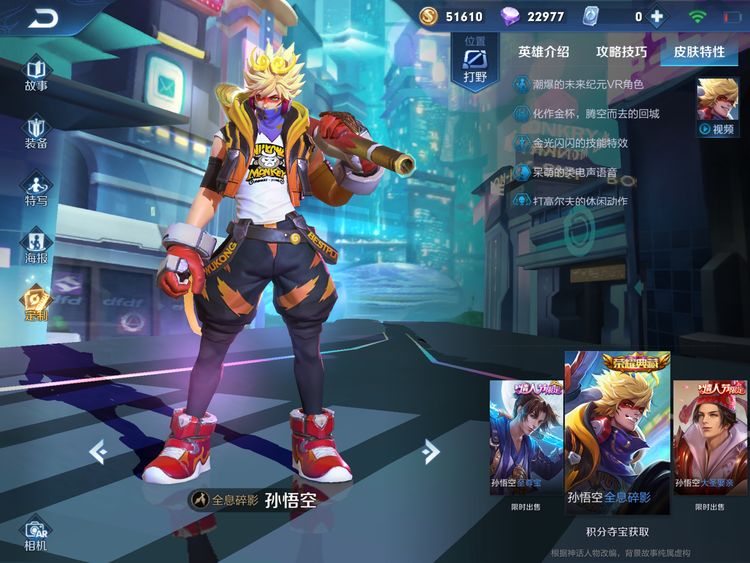Select the 定制 customization option
The height and width of the screenshot is (563, 750).
36,304
